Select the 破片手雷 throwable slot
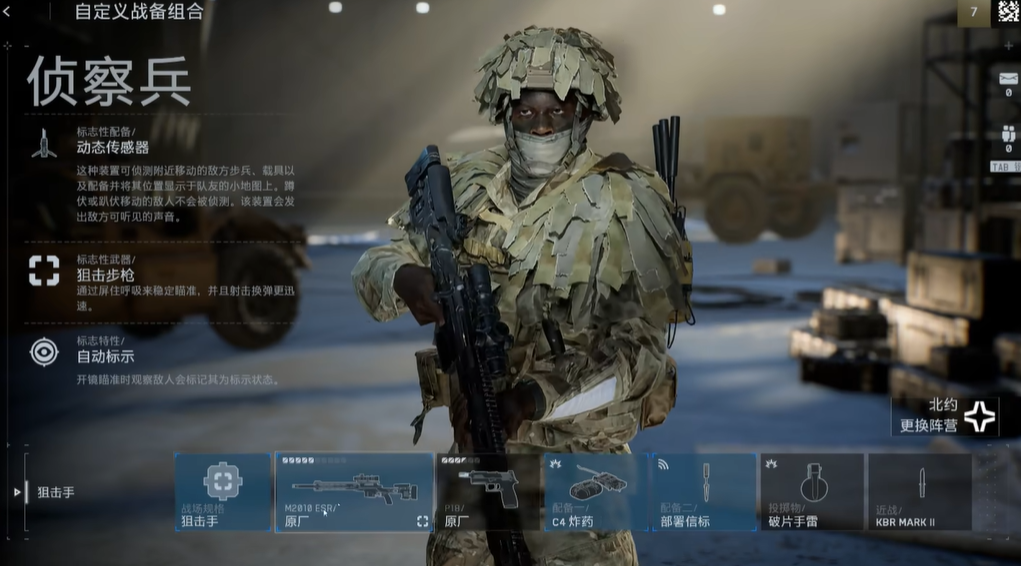This screenshot has width=1021, height=566. tap(812, 492)
